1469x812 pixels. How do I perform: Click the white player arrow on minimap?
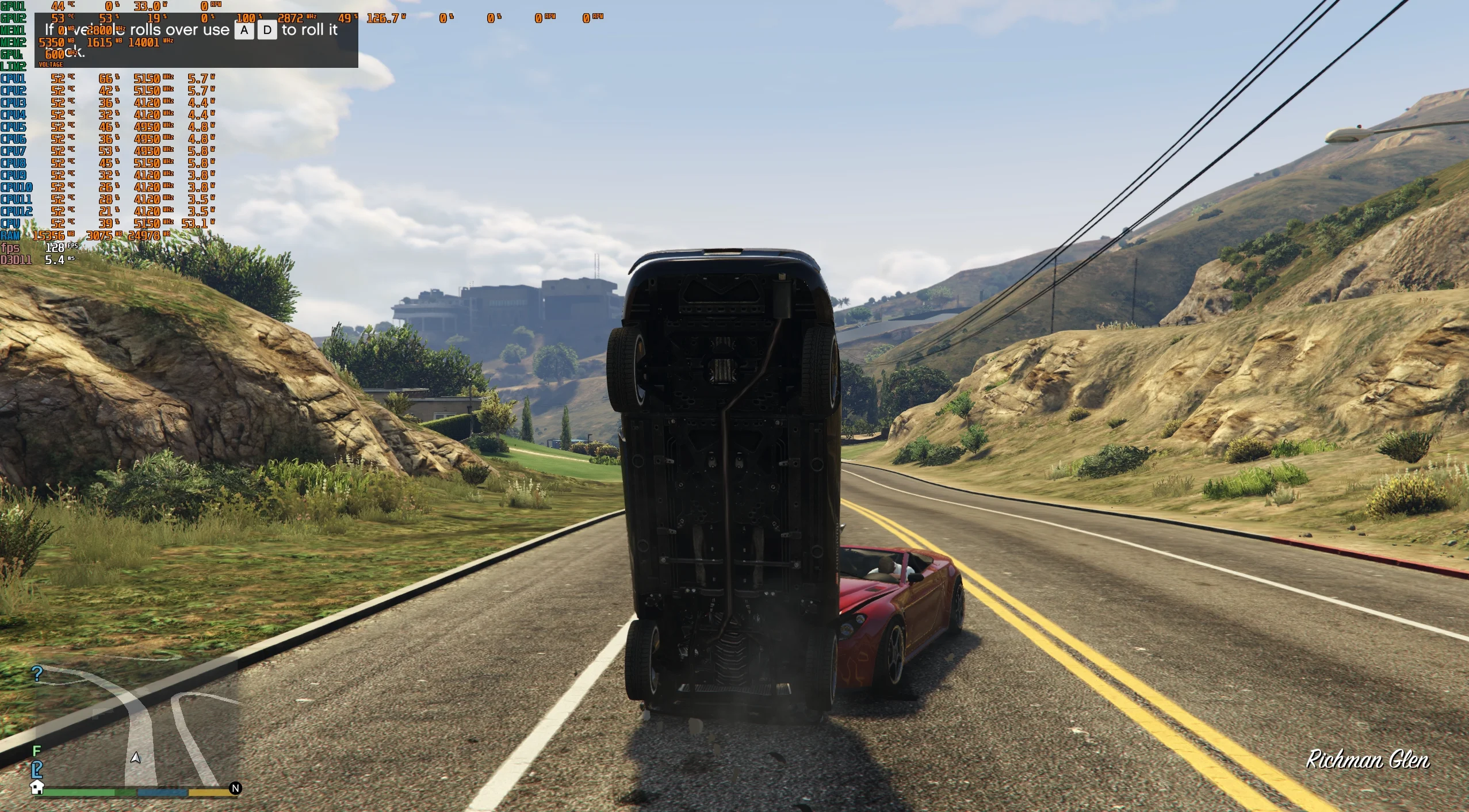[136, 757]
